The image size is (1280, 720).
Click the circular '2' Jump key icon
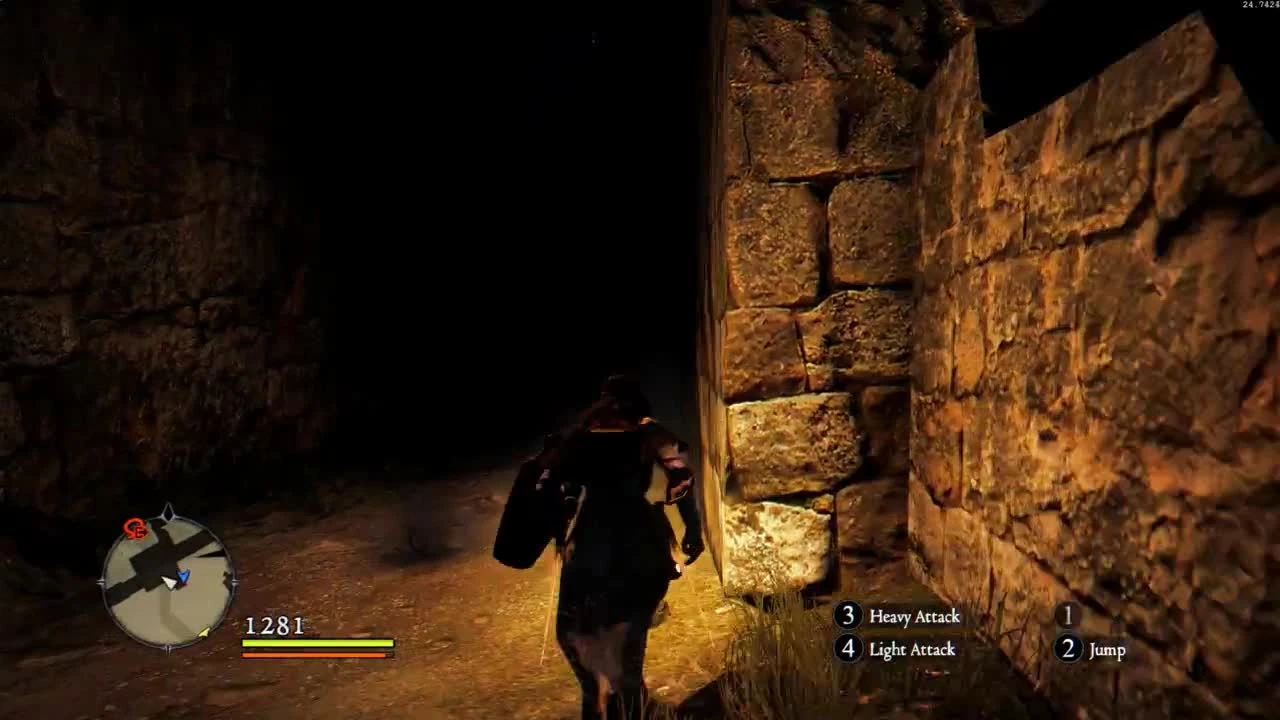point(1067,649)
